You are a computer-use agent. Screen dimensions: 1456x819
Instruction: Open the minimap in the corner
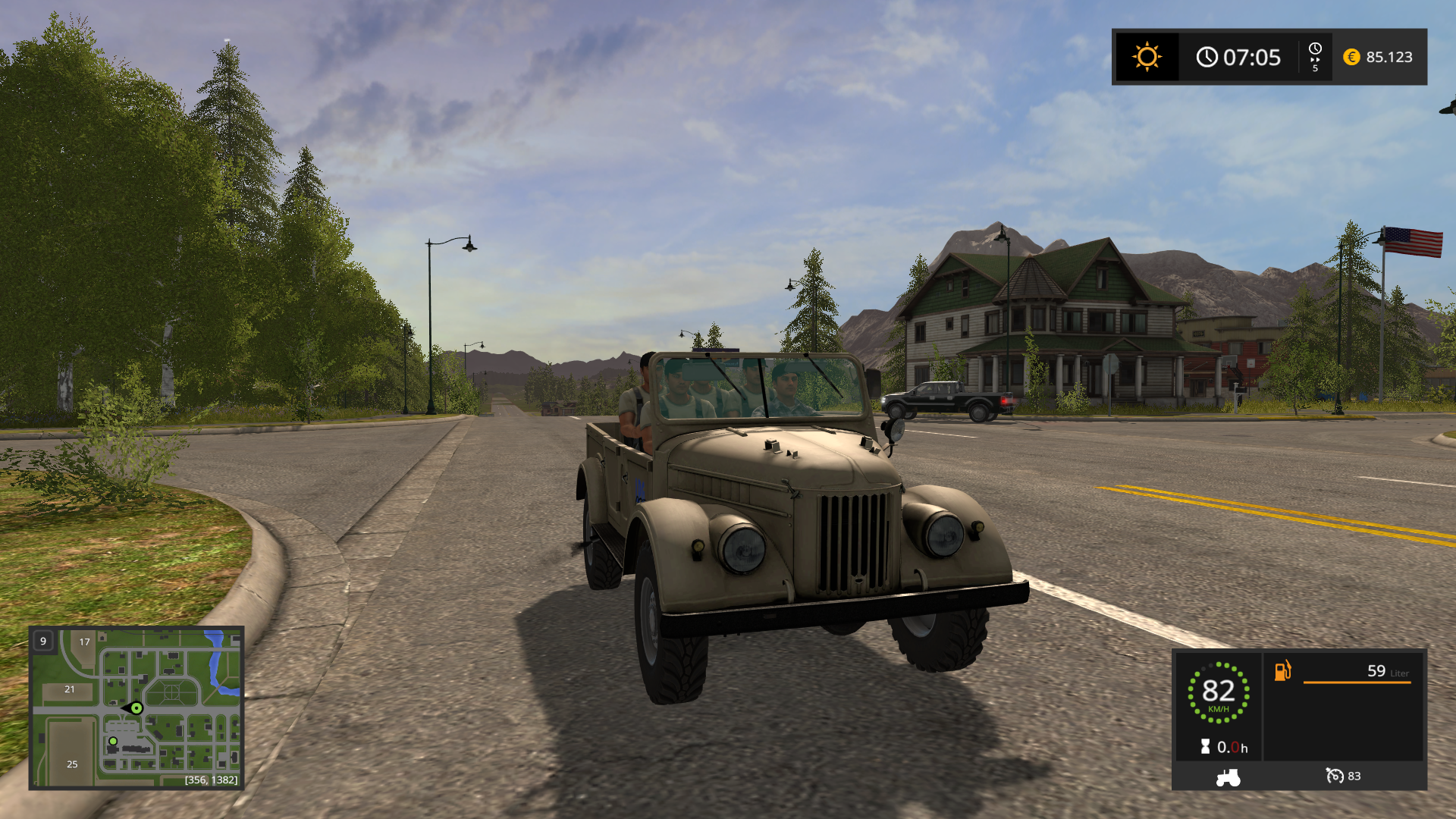click(x=136, y=708)
